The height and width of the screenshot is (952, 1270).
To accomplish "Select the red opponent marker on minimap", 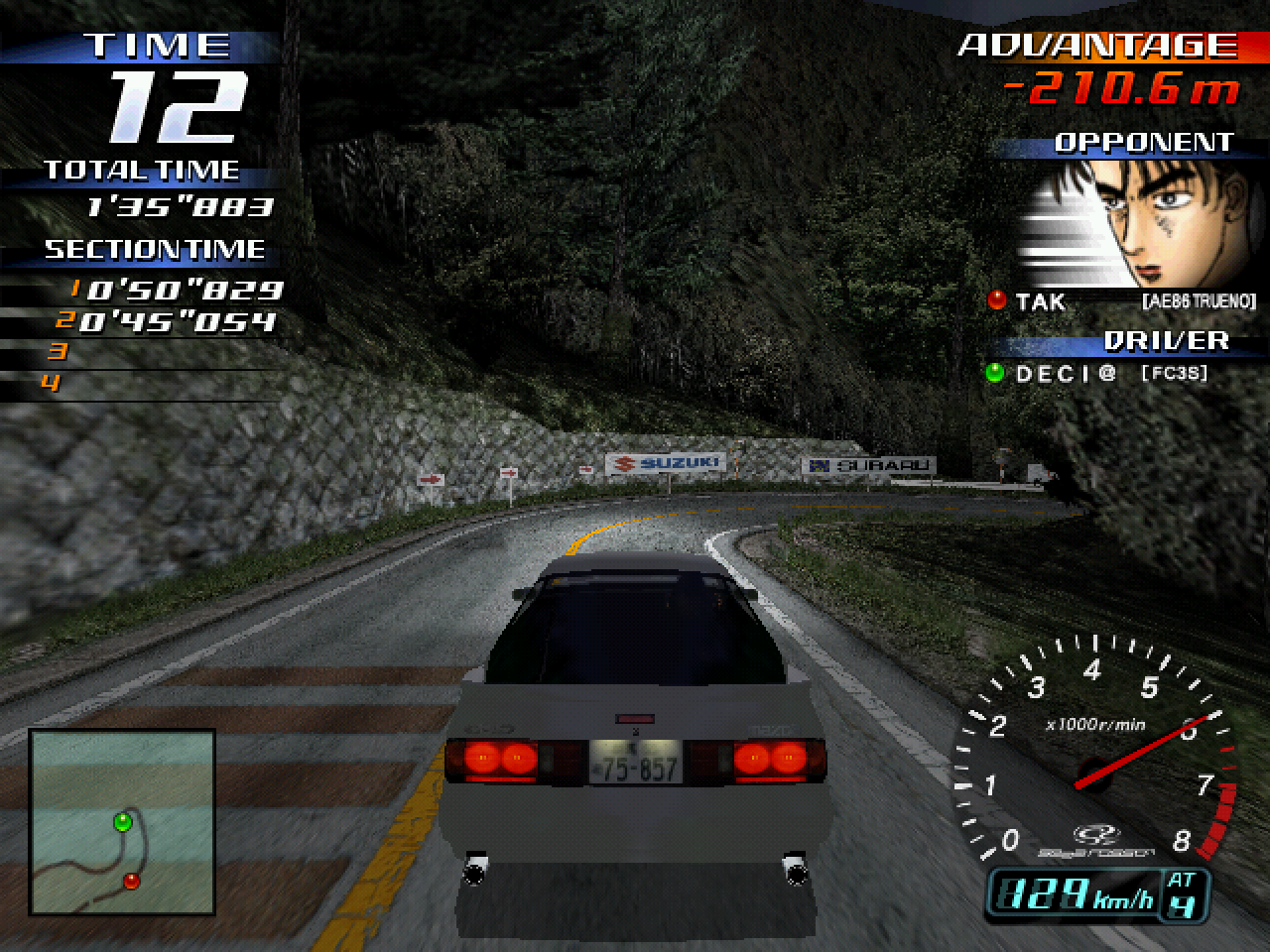I will point(131,881).
